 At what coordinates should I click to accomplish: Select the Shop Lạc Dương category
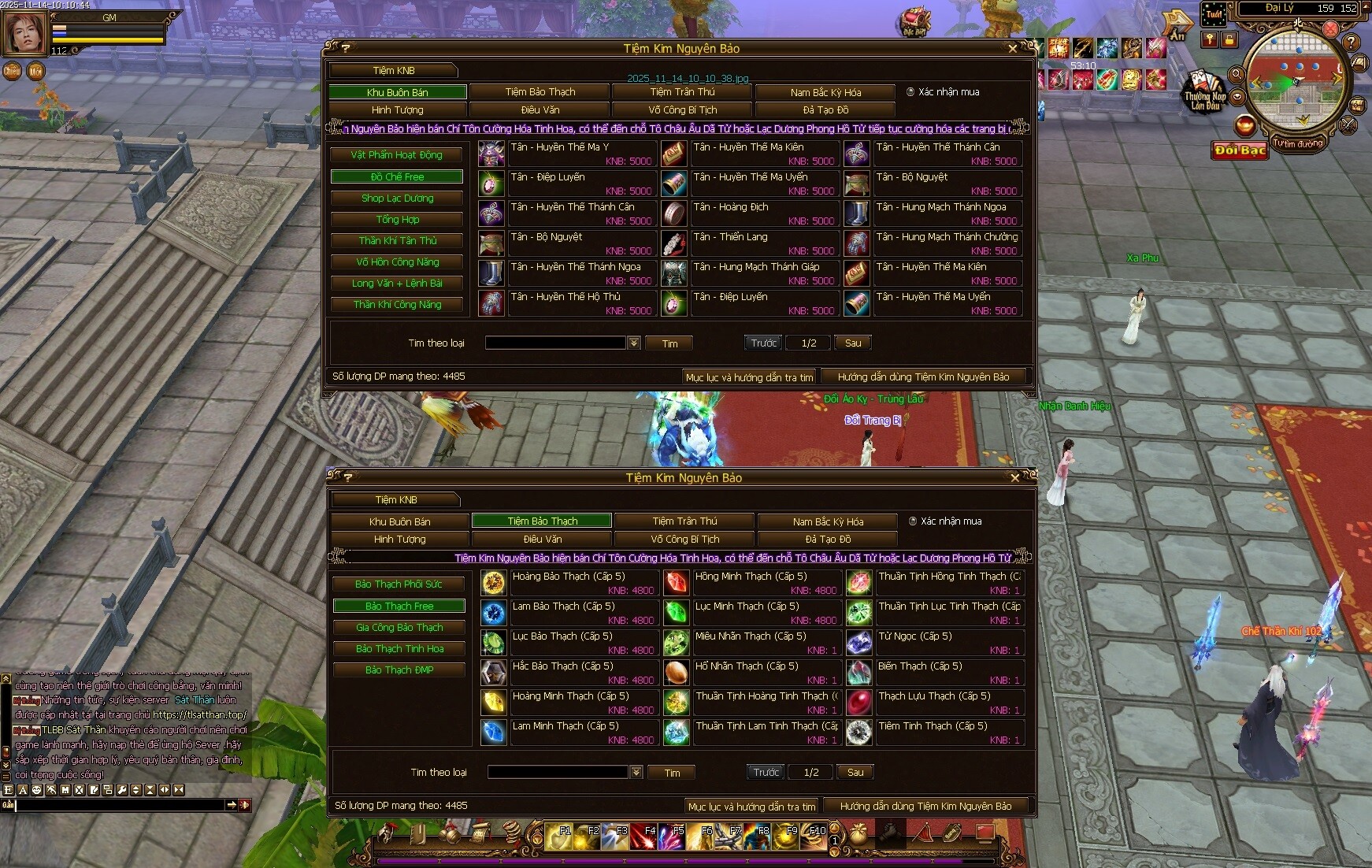pos(397,198)
